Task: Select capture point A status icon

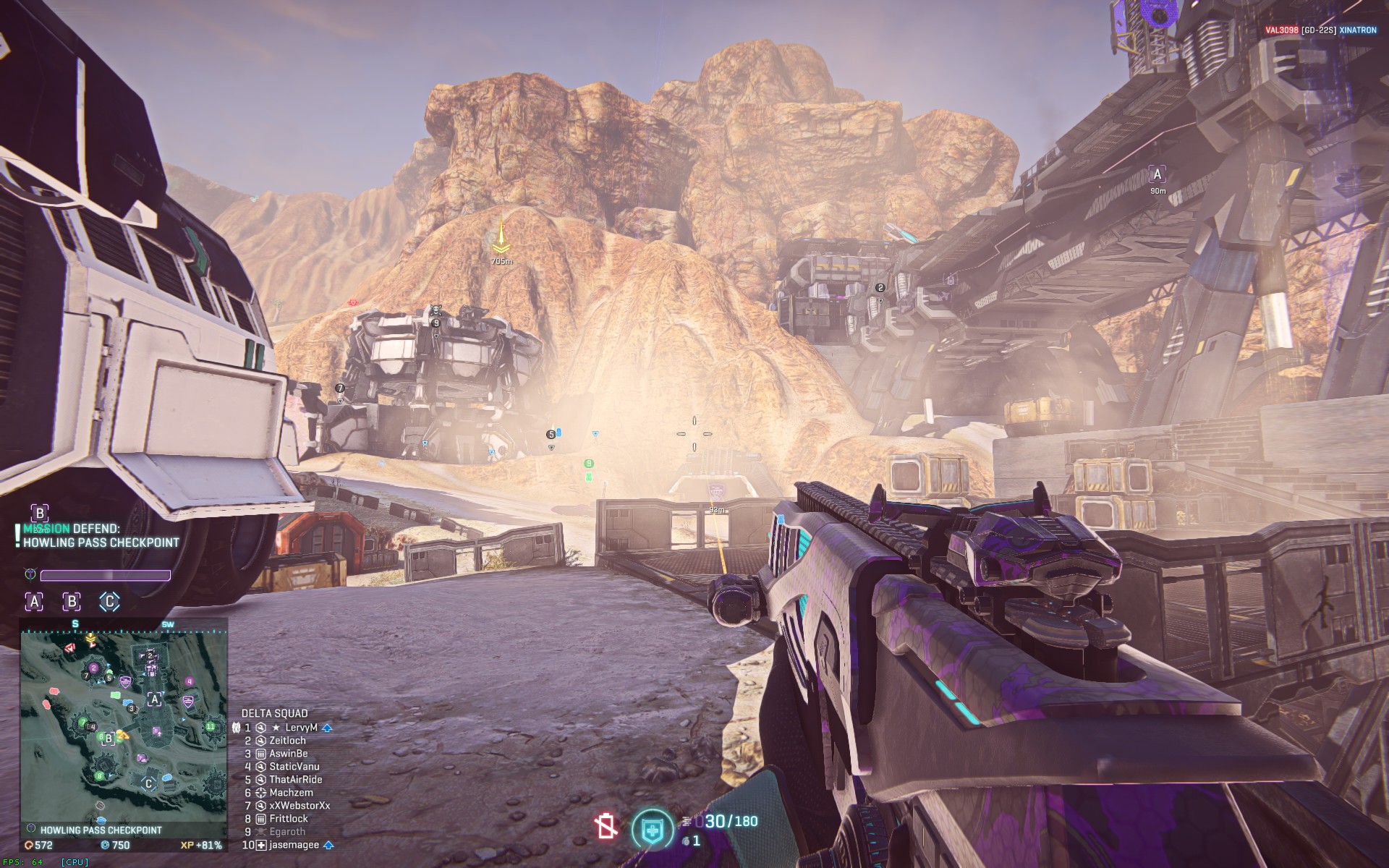Action: [x=34, y=601]
